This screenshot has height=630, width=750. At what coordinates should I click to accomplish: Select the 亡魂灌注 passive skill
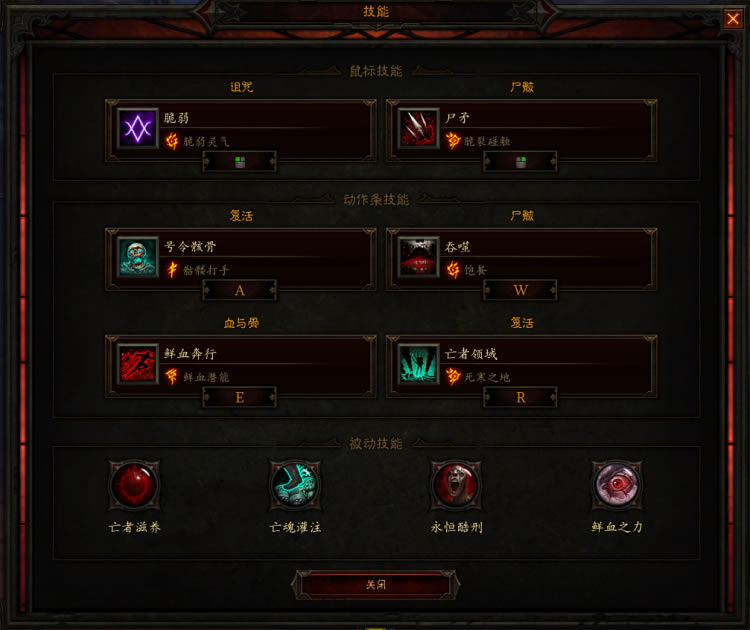pyautogui.click(x=296, y=486)
